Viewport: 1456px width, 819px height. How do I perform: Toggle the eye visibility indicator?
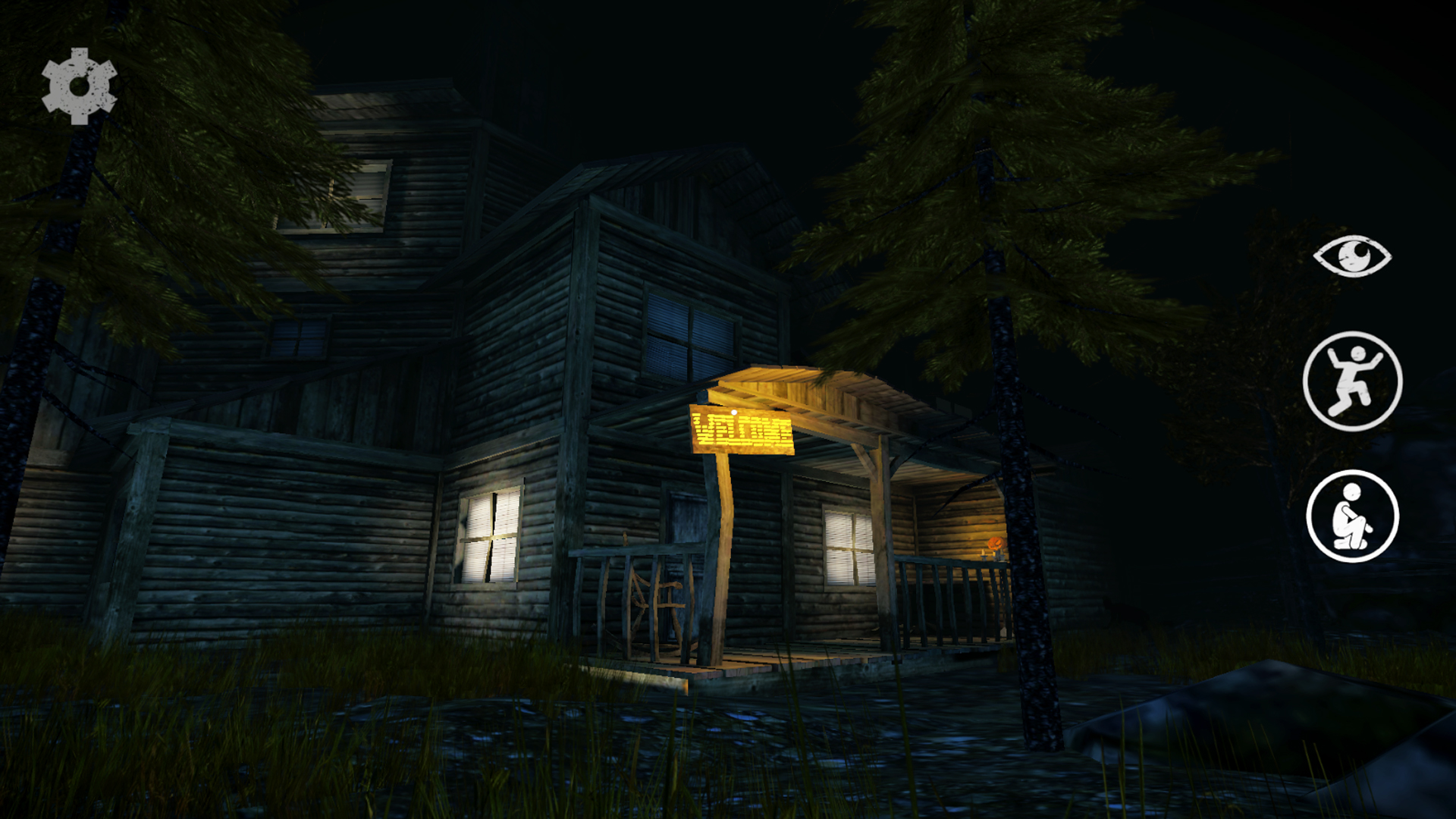(1354, 256)
